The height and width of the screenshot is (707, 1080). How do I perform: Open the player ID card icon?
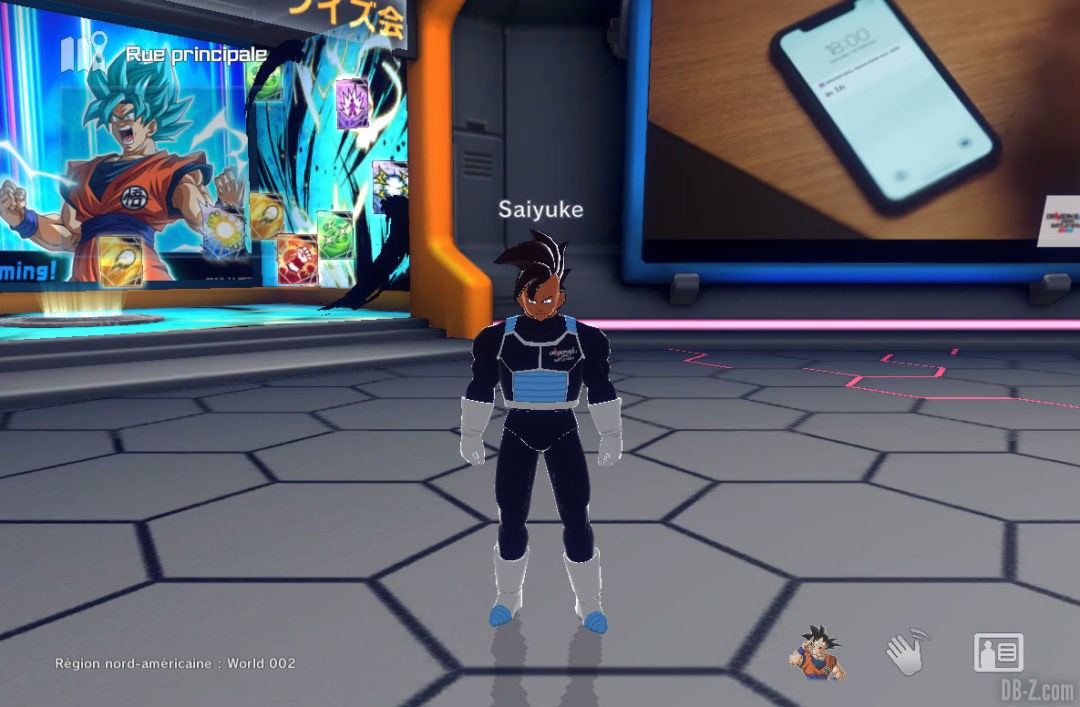click(998, 652)
